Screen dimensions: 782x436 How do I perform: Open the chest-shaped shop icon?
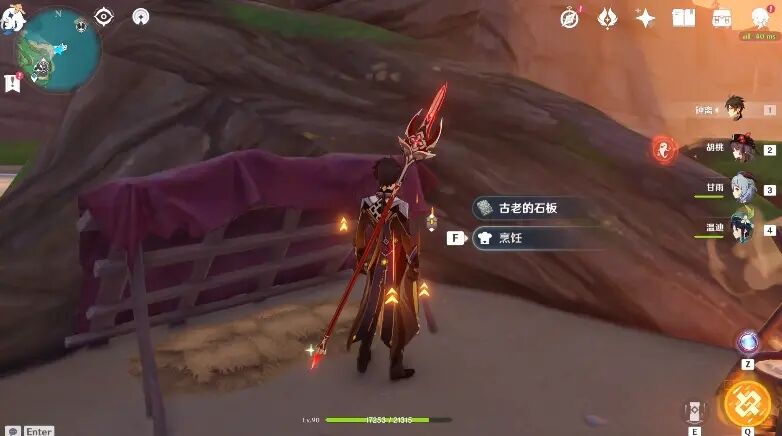pyautogui.click(x=721, y=18)
